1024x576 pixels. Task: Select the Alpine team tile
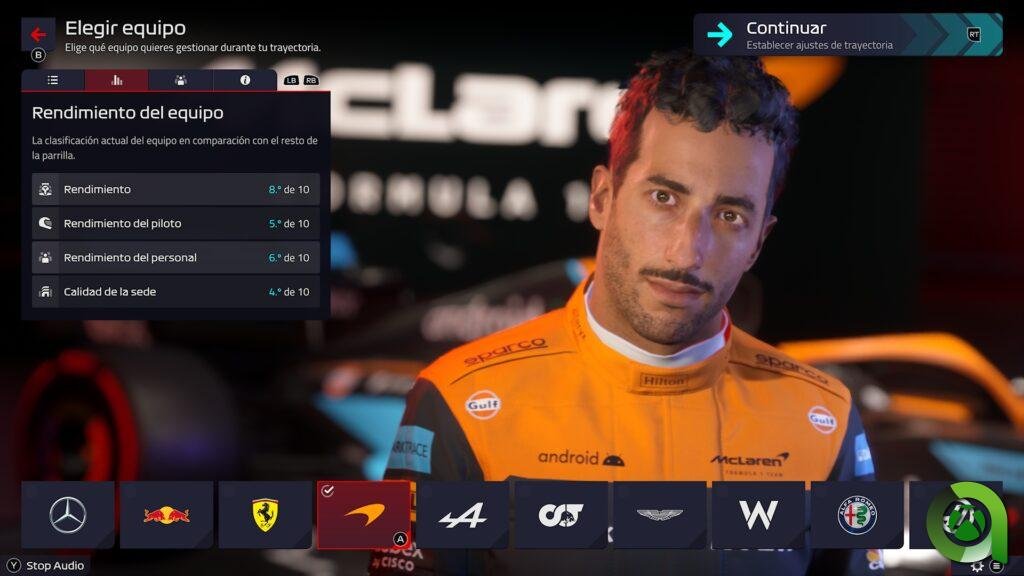pos(462,515)
